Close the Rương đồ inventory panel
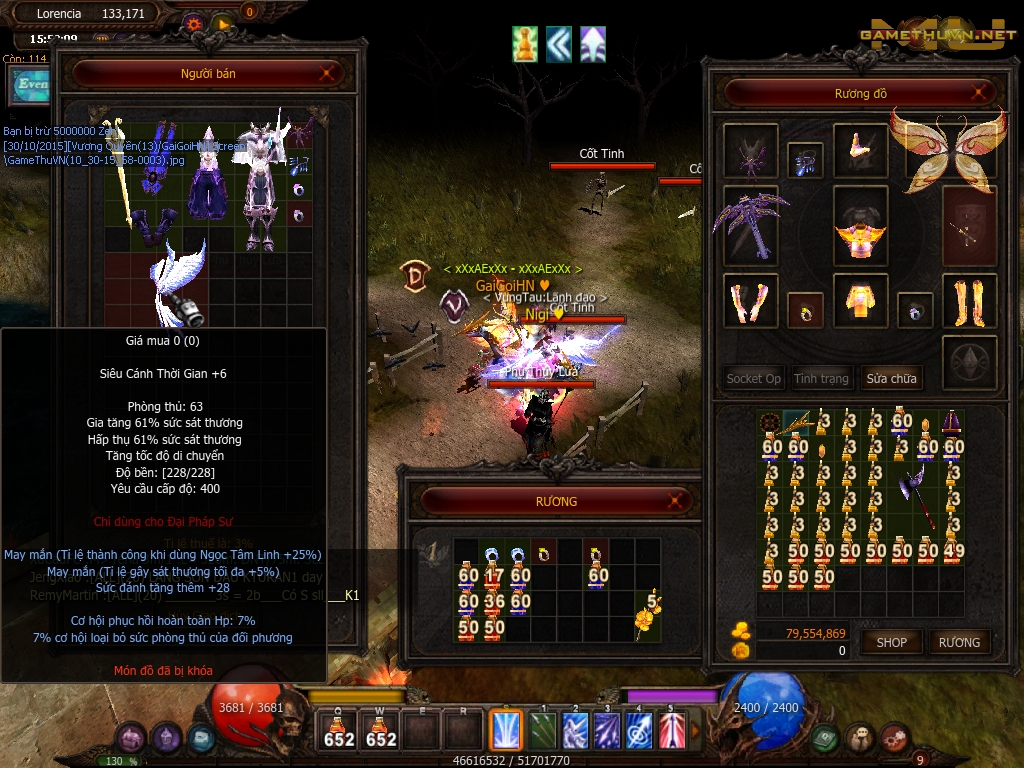 click(985, 93)
